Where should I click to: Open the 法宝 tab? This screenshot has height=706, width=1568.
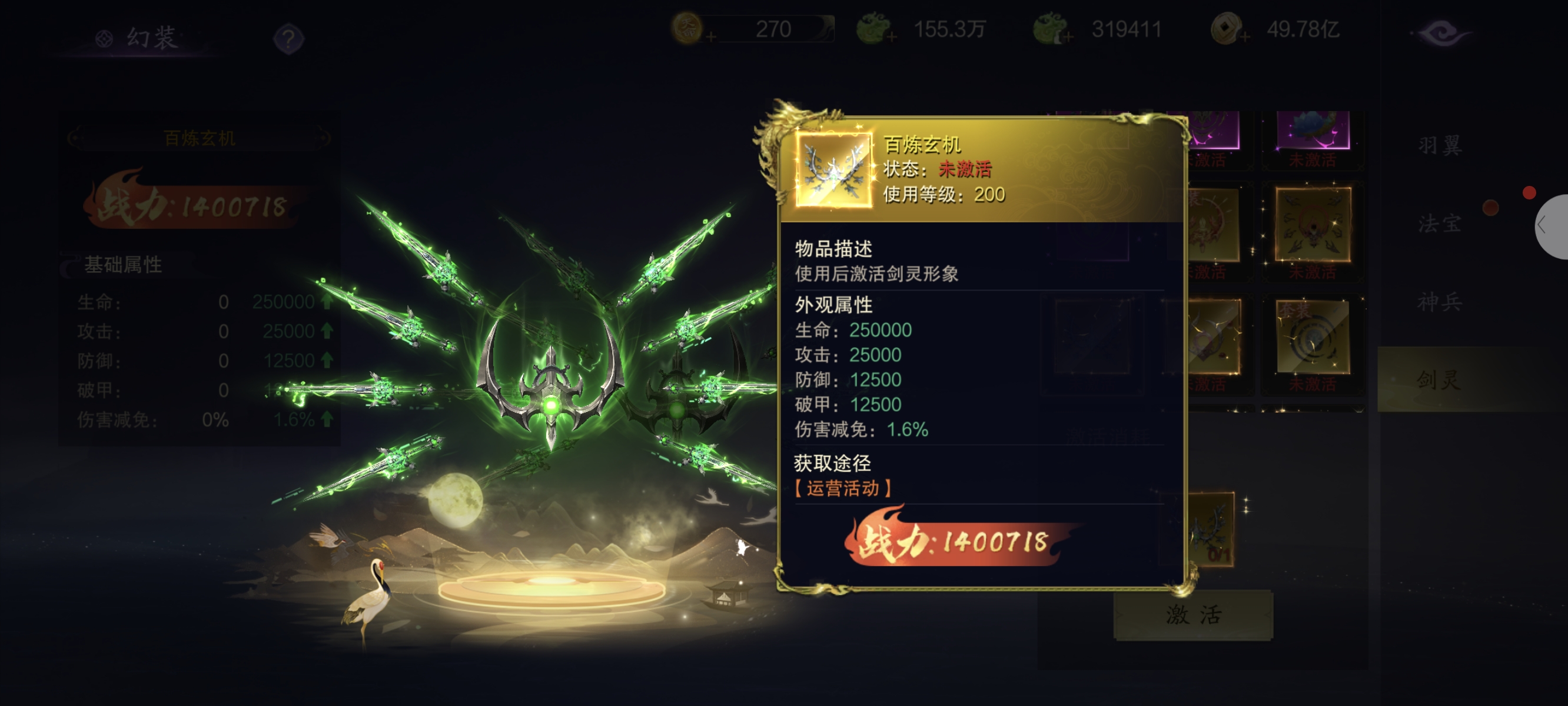point(1440,224)
